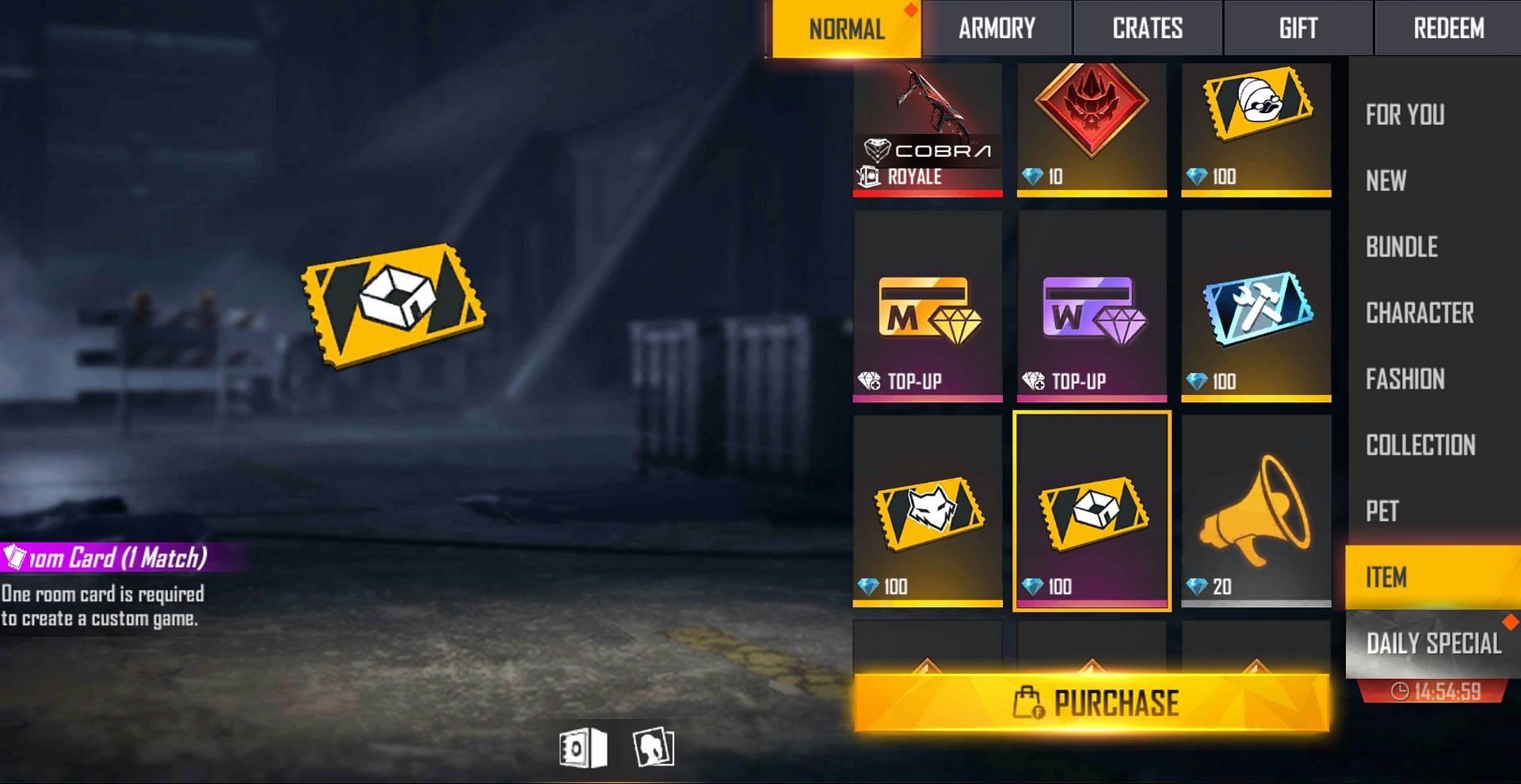Open the Daily Special offer

coord(1433,644)
